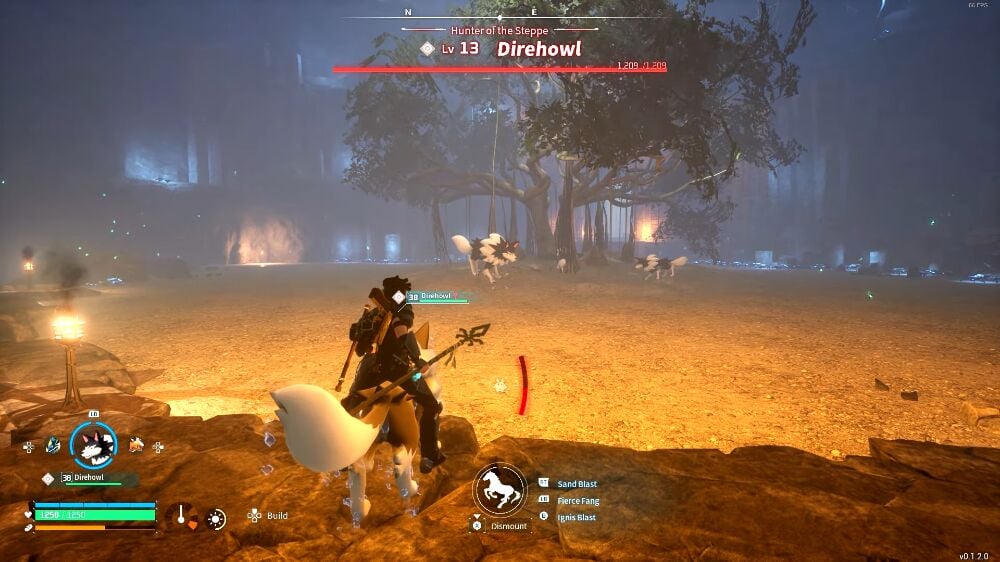
Task: Switch to the blue Pal on the left
Action: point(52,445)
